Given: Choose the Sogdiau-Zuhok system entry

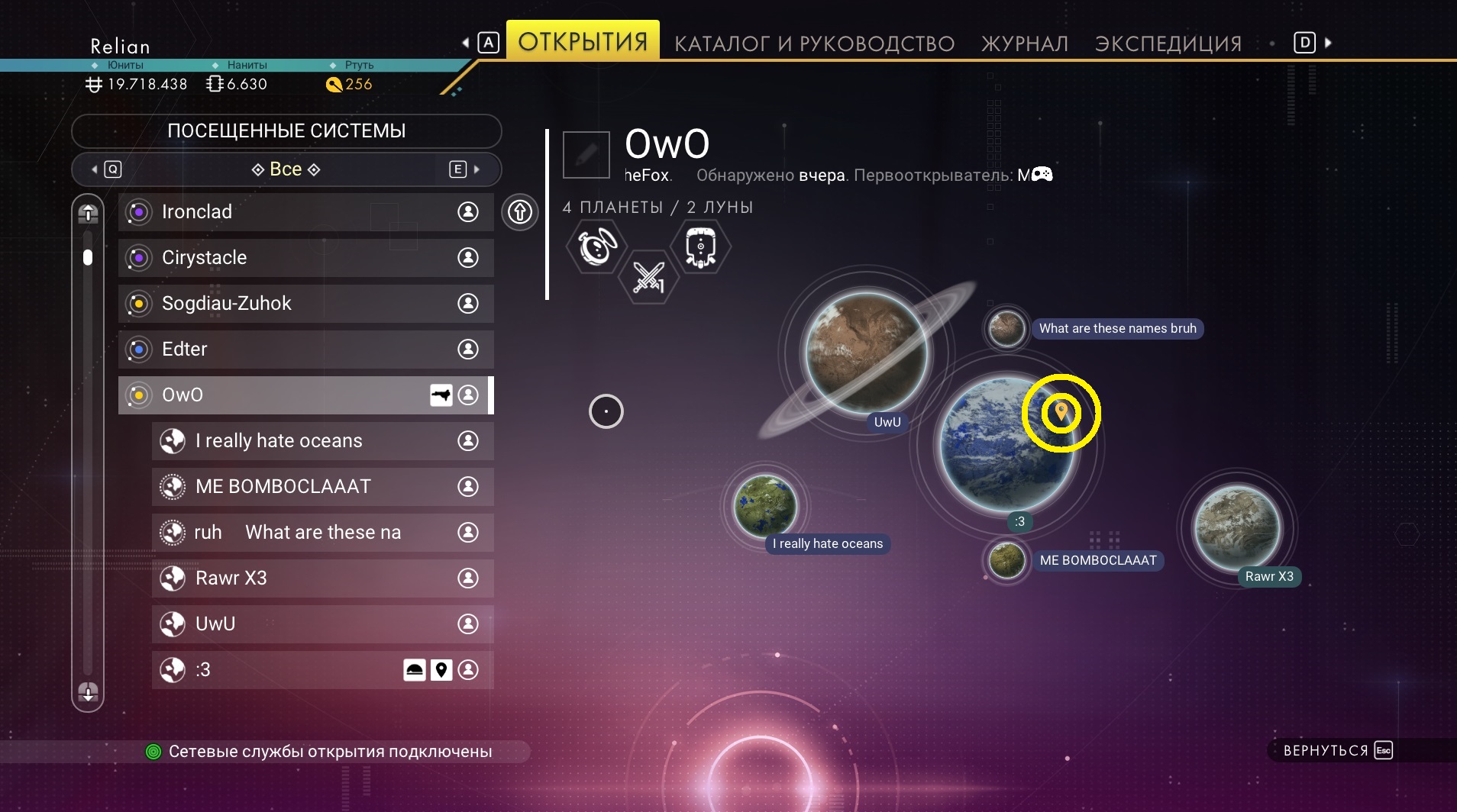Looking at the screenshot, I should click(305, 304).
